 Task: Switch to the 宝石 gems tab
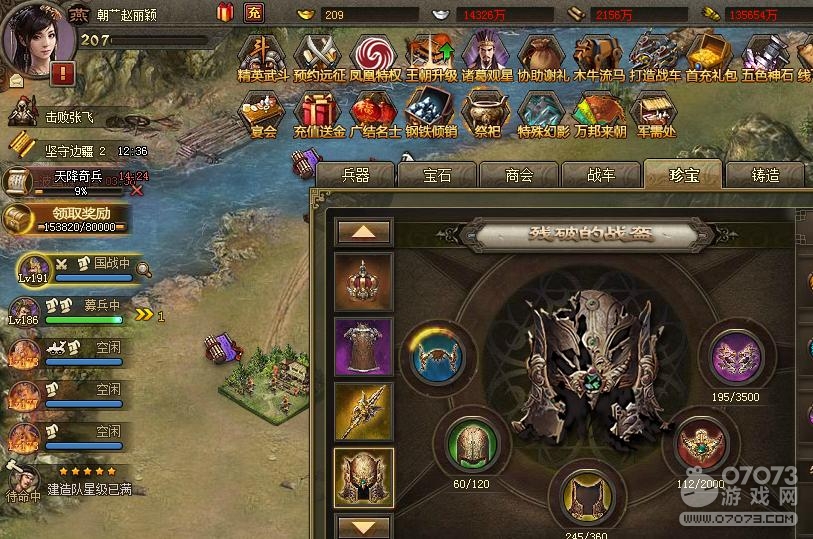click(x=437, y=175)
